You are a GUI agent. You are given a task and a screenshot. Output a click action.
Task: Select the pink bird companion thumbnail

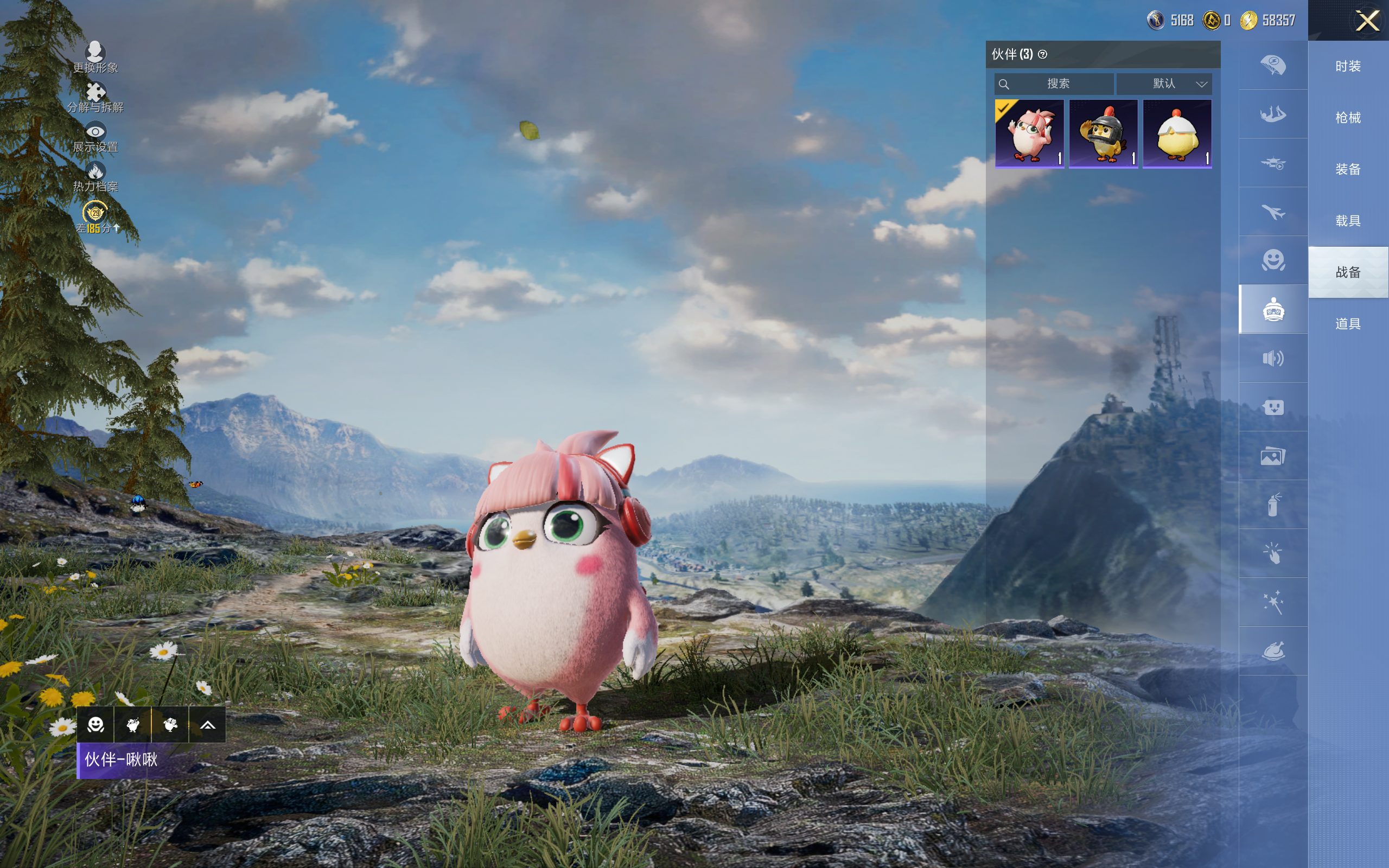click(x=1029, y=134)
